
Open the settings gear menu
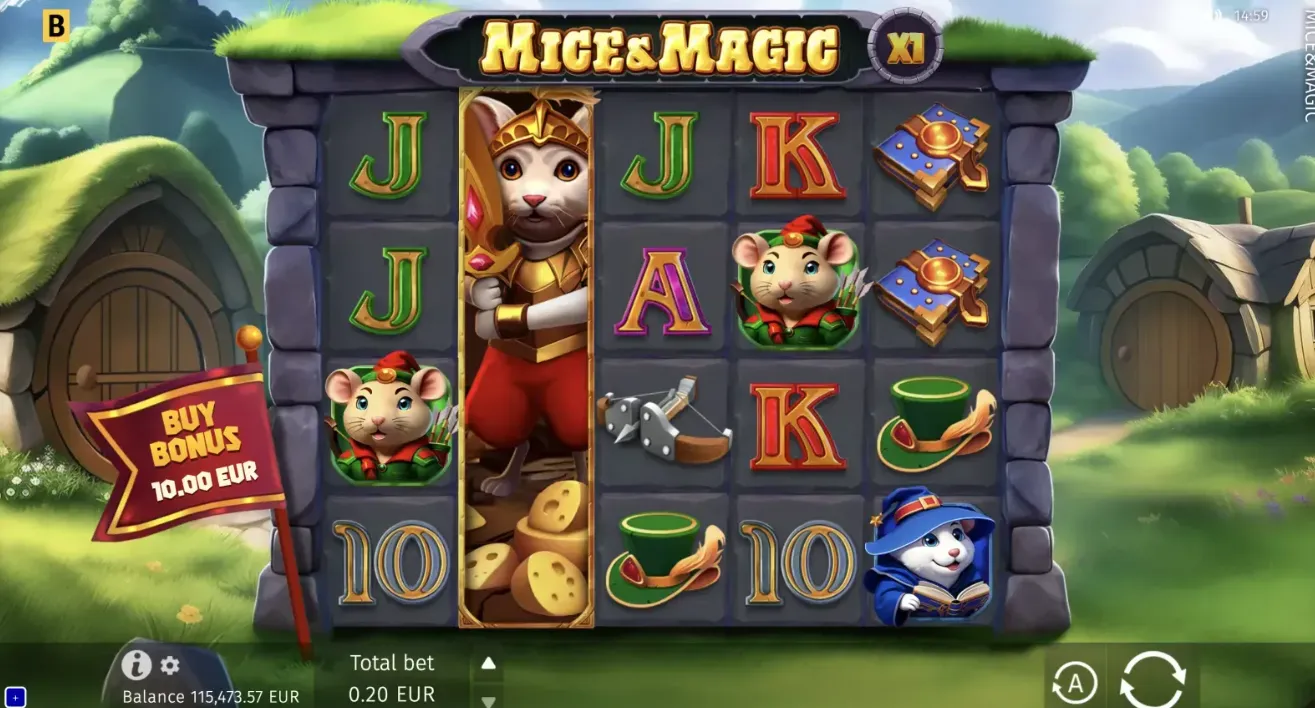tap(170, 665)
